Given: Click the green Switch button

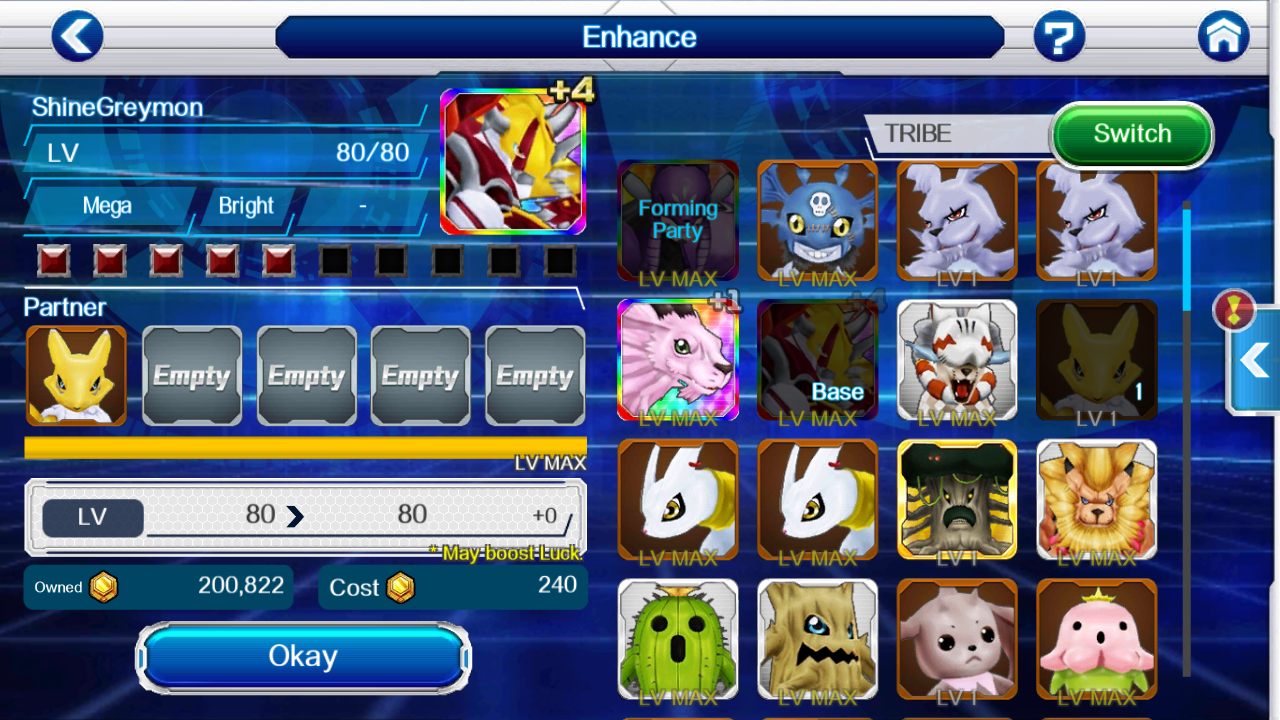Looking at the screenshot, I should coord(1131,133).
